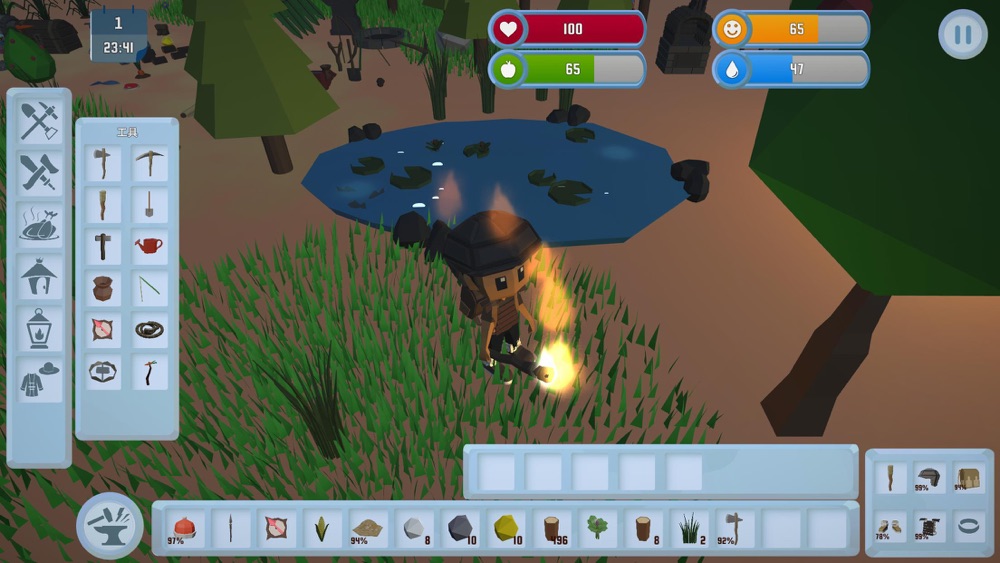Viewport: 1000px width, 563px height.
Task: Select the wood log stack of 196
Action: click(552, 528)
